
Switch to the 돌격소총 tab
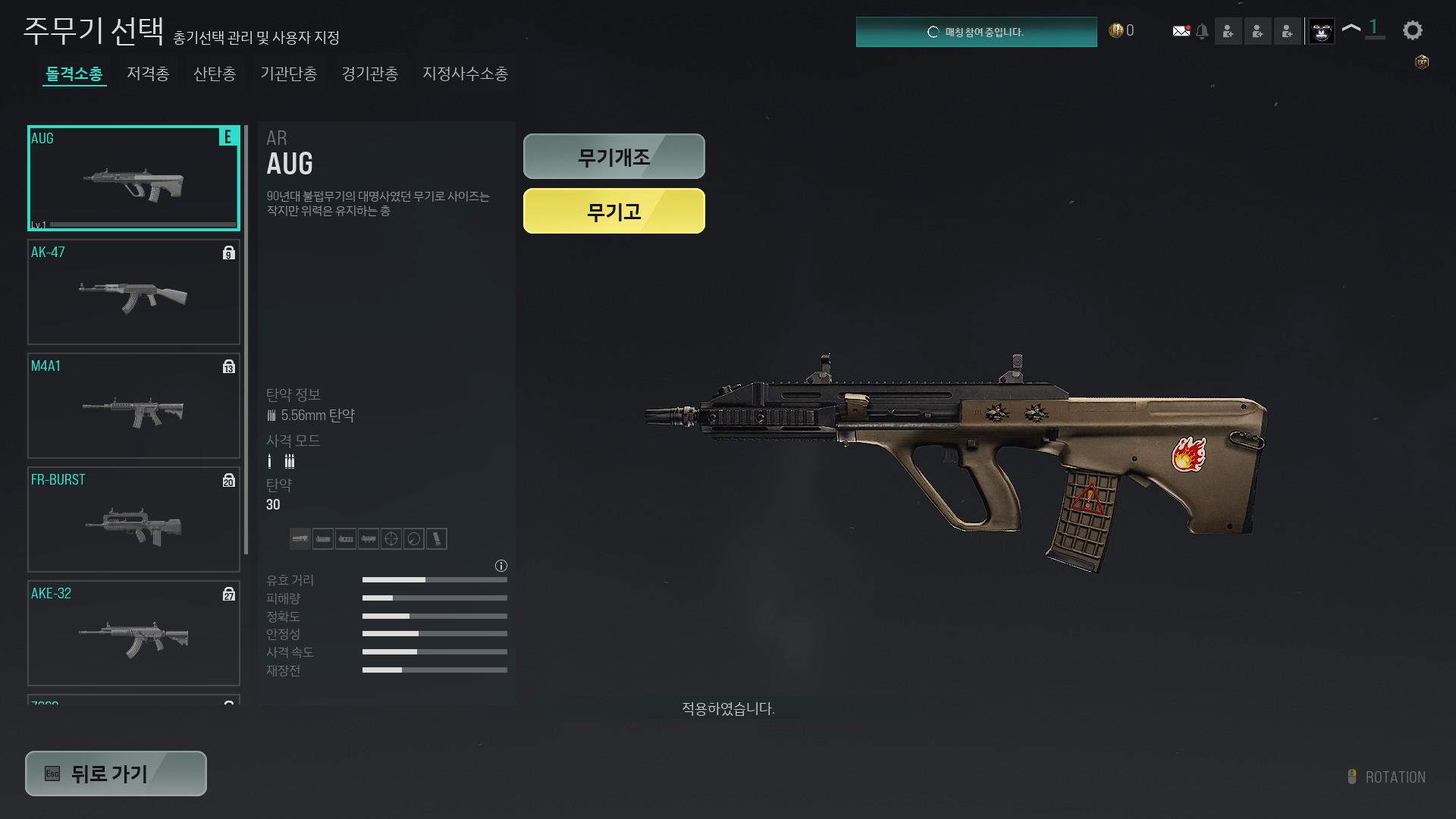tap(74, 74)
